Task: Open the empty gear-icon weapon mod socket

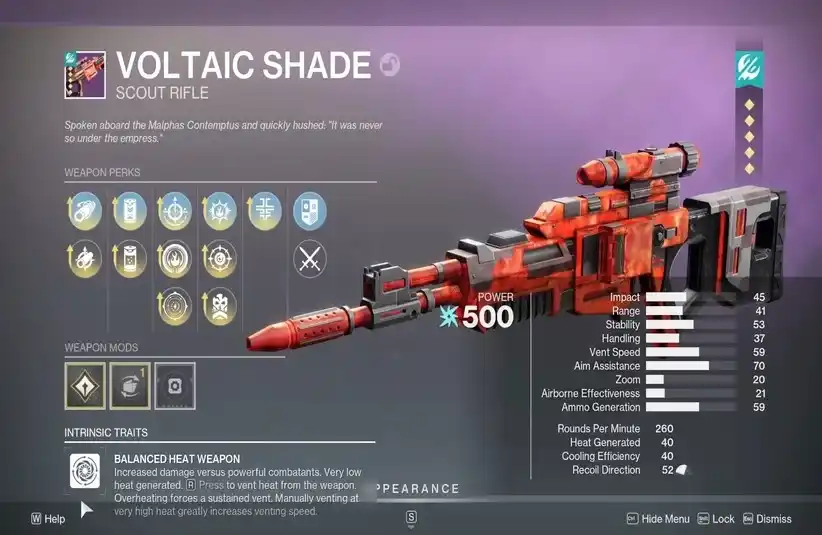Action: tap(175, 386)
